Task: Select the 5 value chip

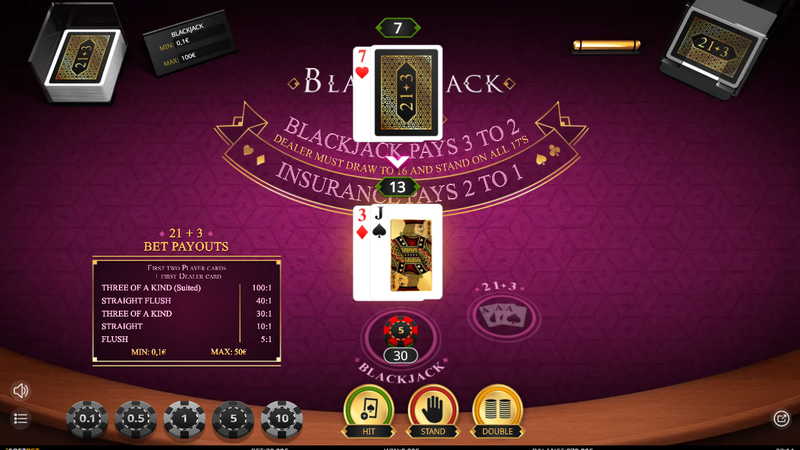Action: point(233,419)
